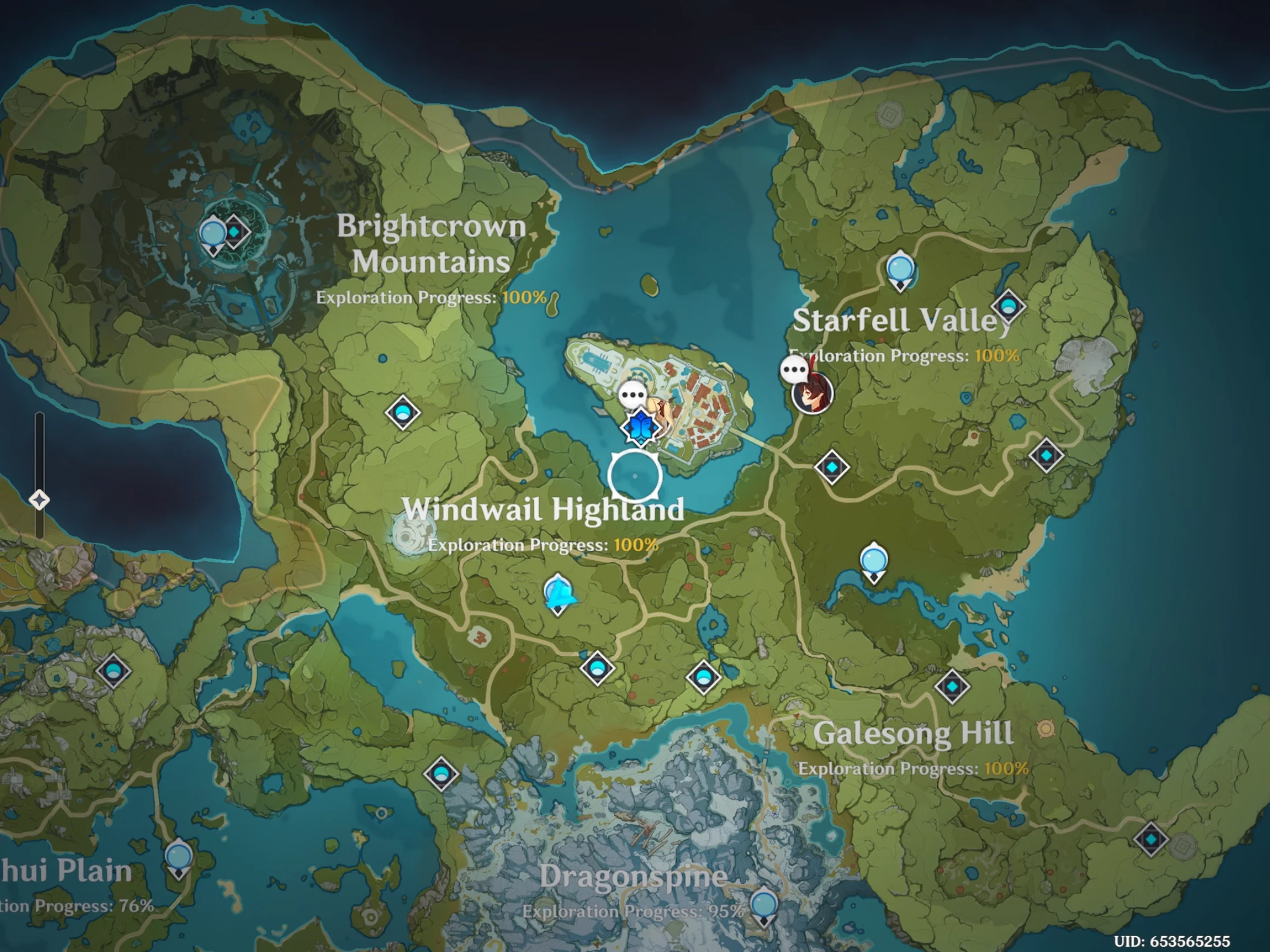The image size is (1270, 952).
Task: Click the dialogue bubble above Amber's portrait
Action: (795, 368)
